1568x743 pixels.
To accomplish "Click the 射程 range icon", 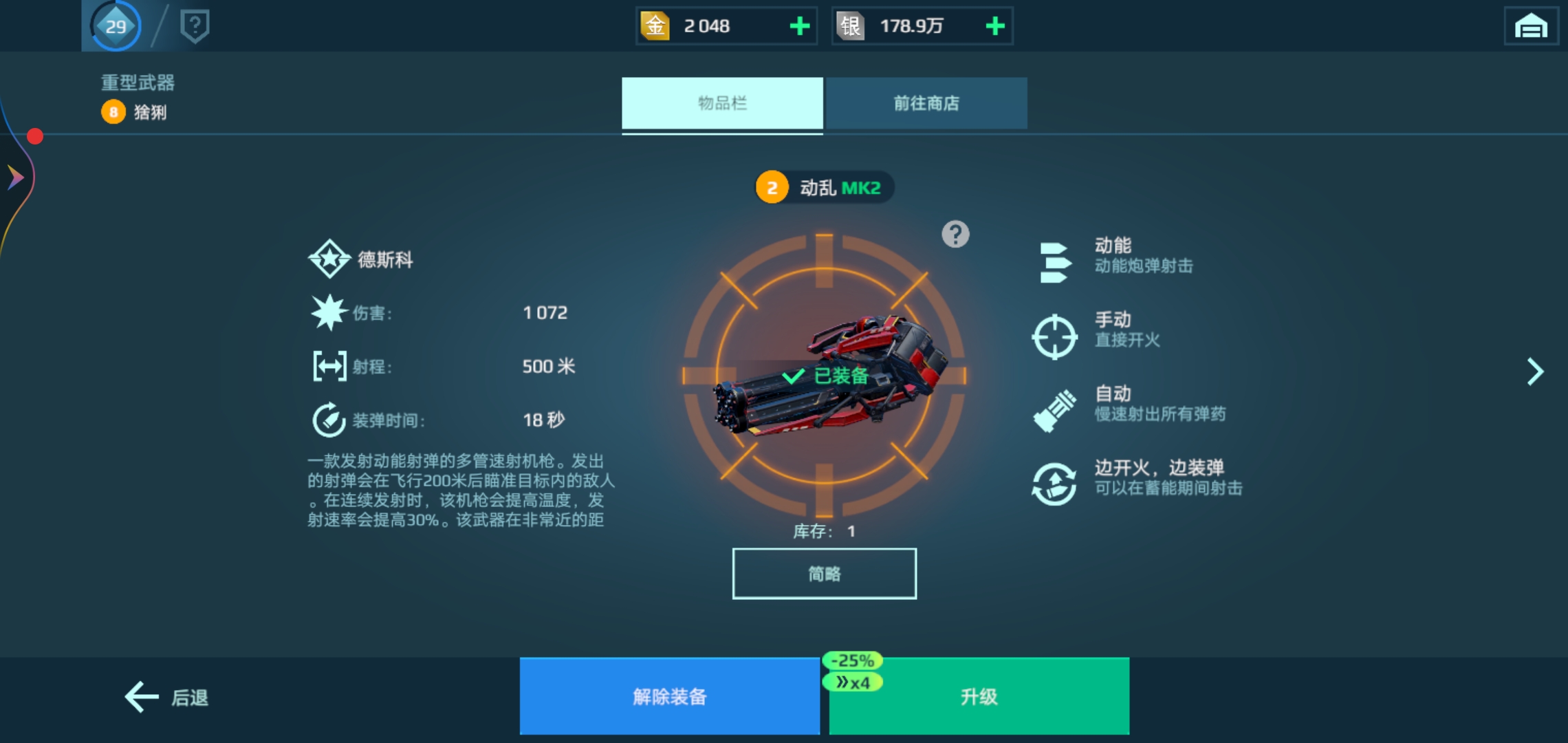I will [x=328, y=365].
